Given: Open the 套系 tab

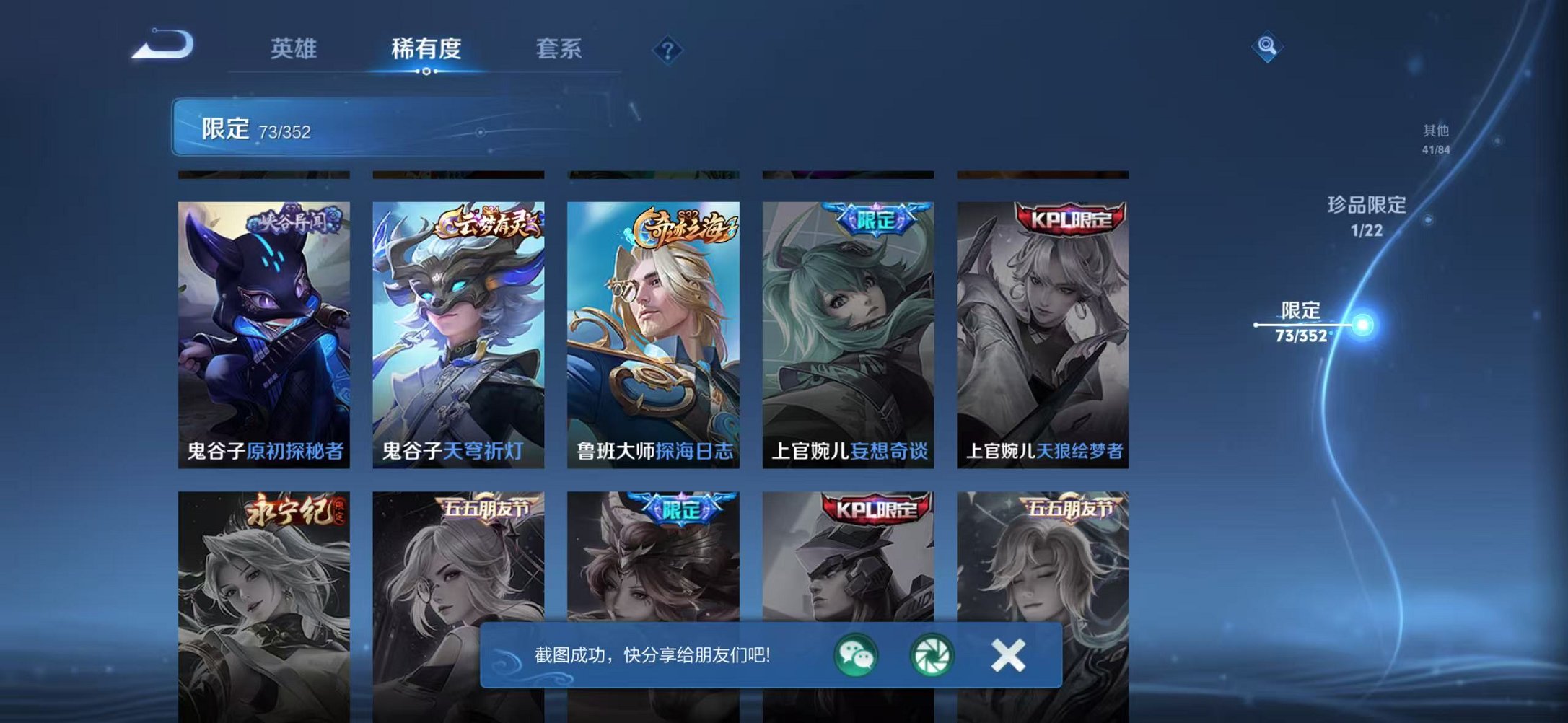Looking at the screenshot, I should [x=559, y=49].
